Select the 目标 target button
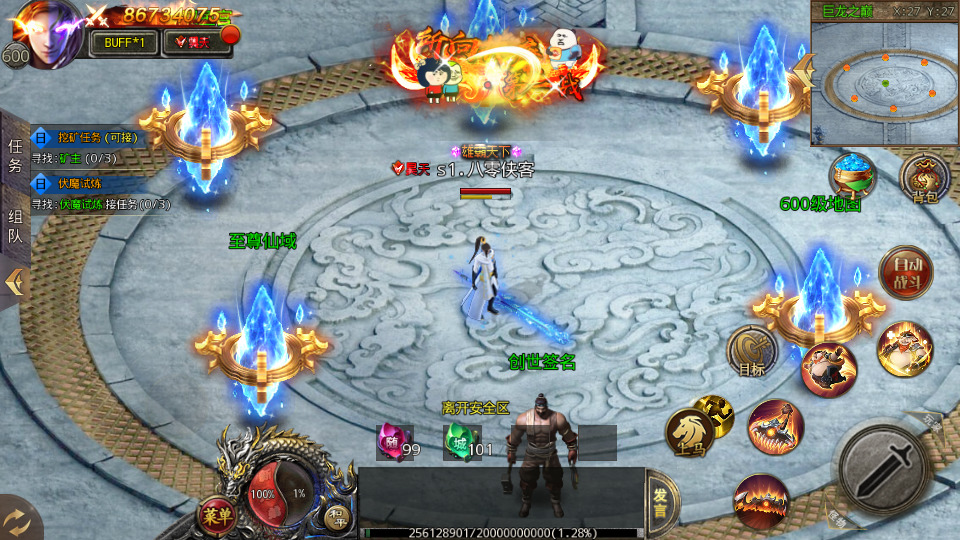 753,350
